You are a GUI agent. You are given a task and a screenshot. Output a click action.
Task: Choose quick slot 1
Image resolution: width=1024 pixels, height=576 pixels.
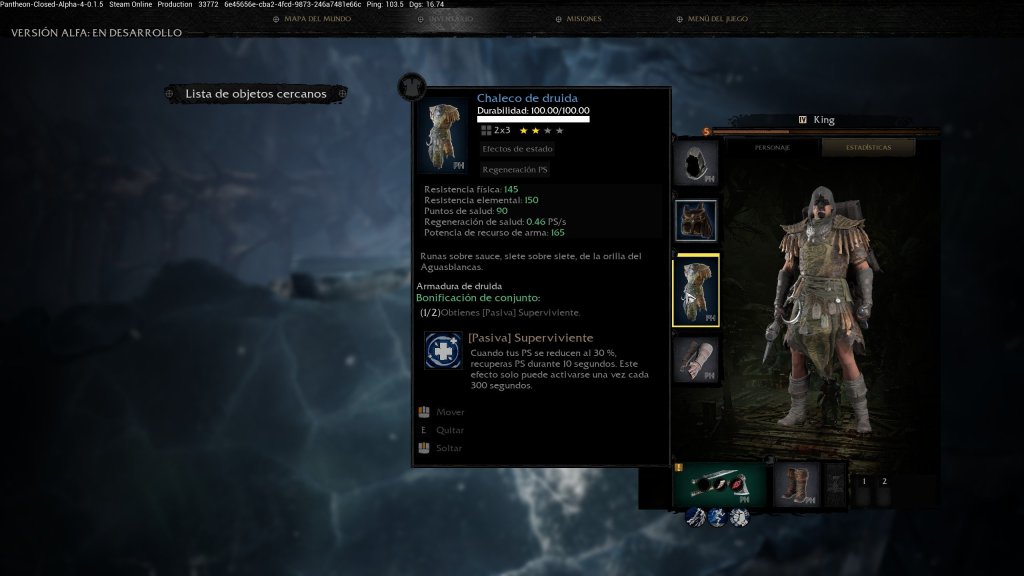865,482
